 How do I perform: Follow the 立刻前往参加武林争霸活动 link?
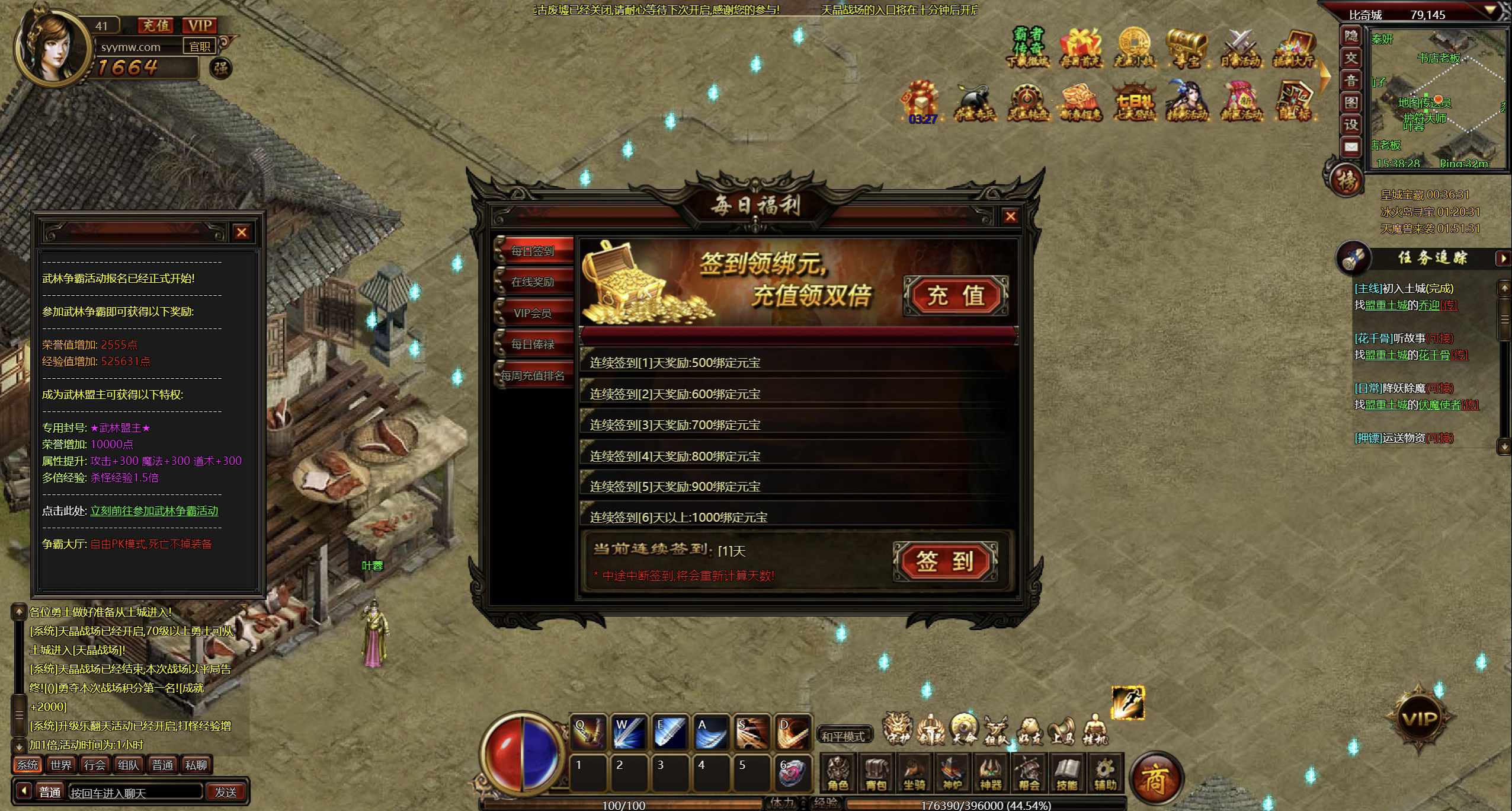[x=154, y=511]
